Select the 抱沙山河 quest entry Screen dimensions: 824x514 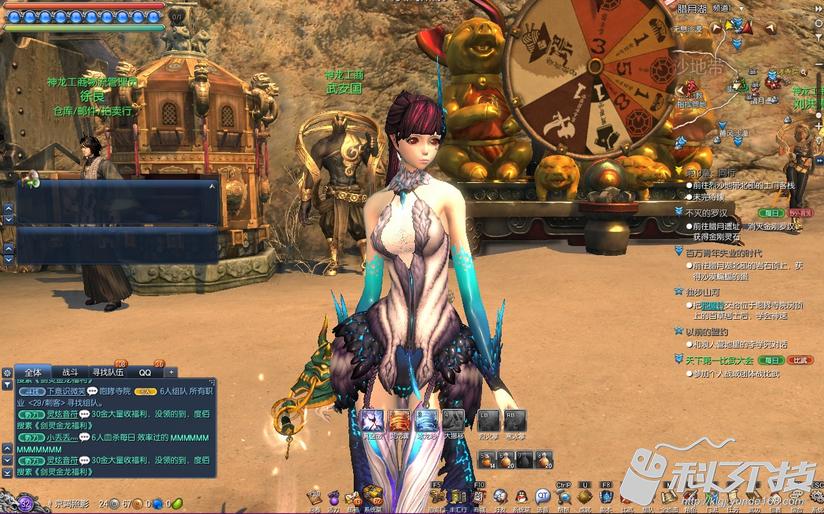click(704, 292)
